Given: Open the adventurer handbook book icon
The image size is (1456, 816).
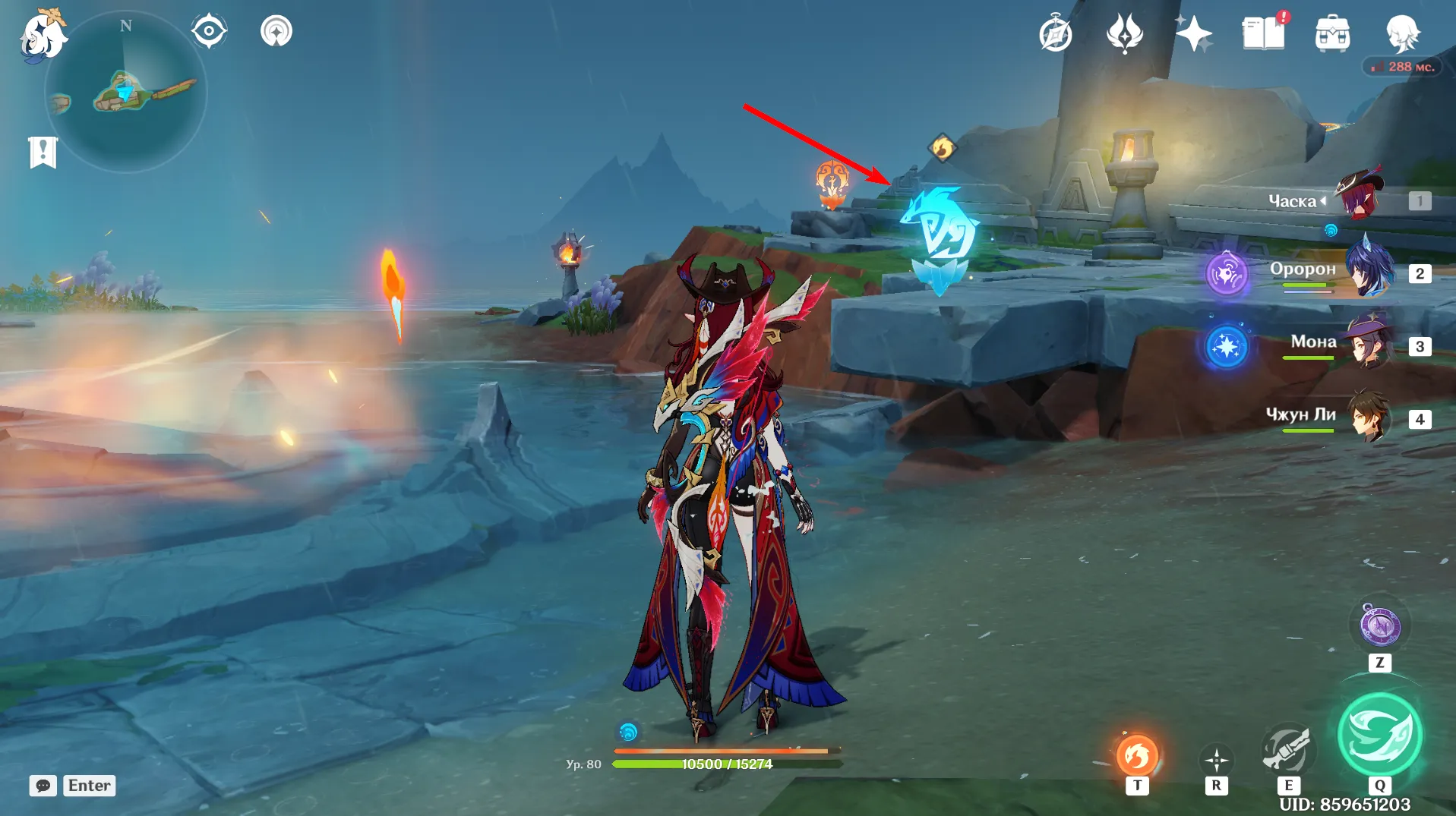Looking at the screenshot, I should (1263, 34).
